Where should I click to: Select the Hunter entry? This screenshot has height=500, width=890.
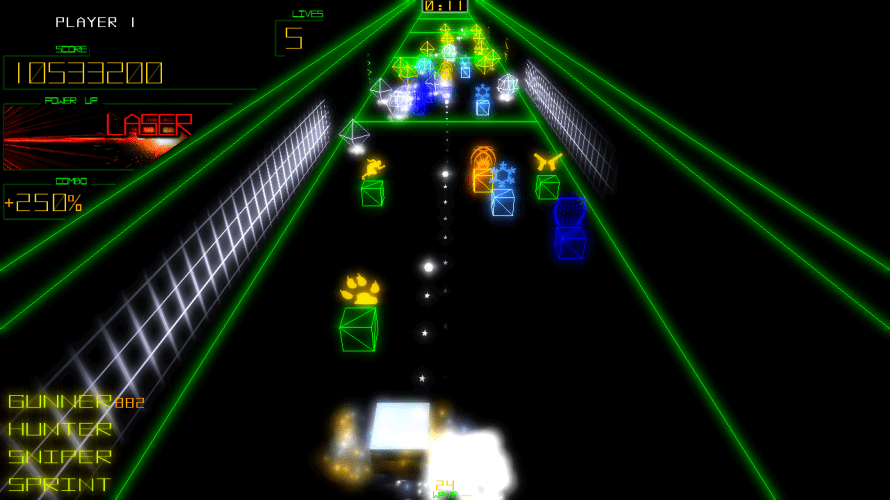tap(60, 429)
